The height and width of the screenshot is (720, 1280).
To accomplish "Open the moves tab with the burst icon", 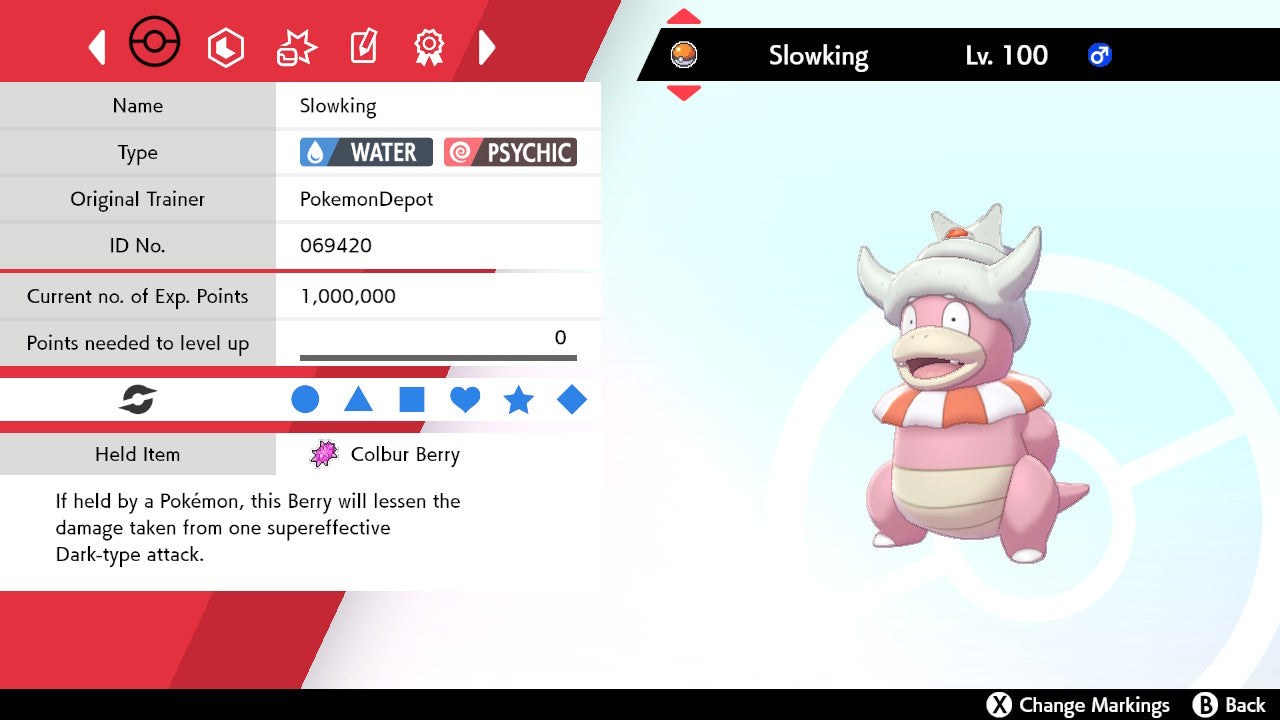I will pyautogui.click(x=296, y=47).
